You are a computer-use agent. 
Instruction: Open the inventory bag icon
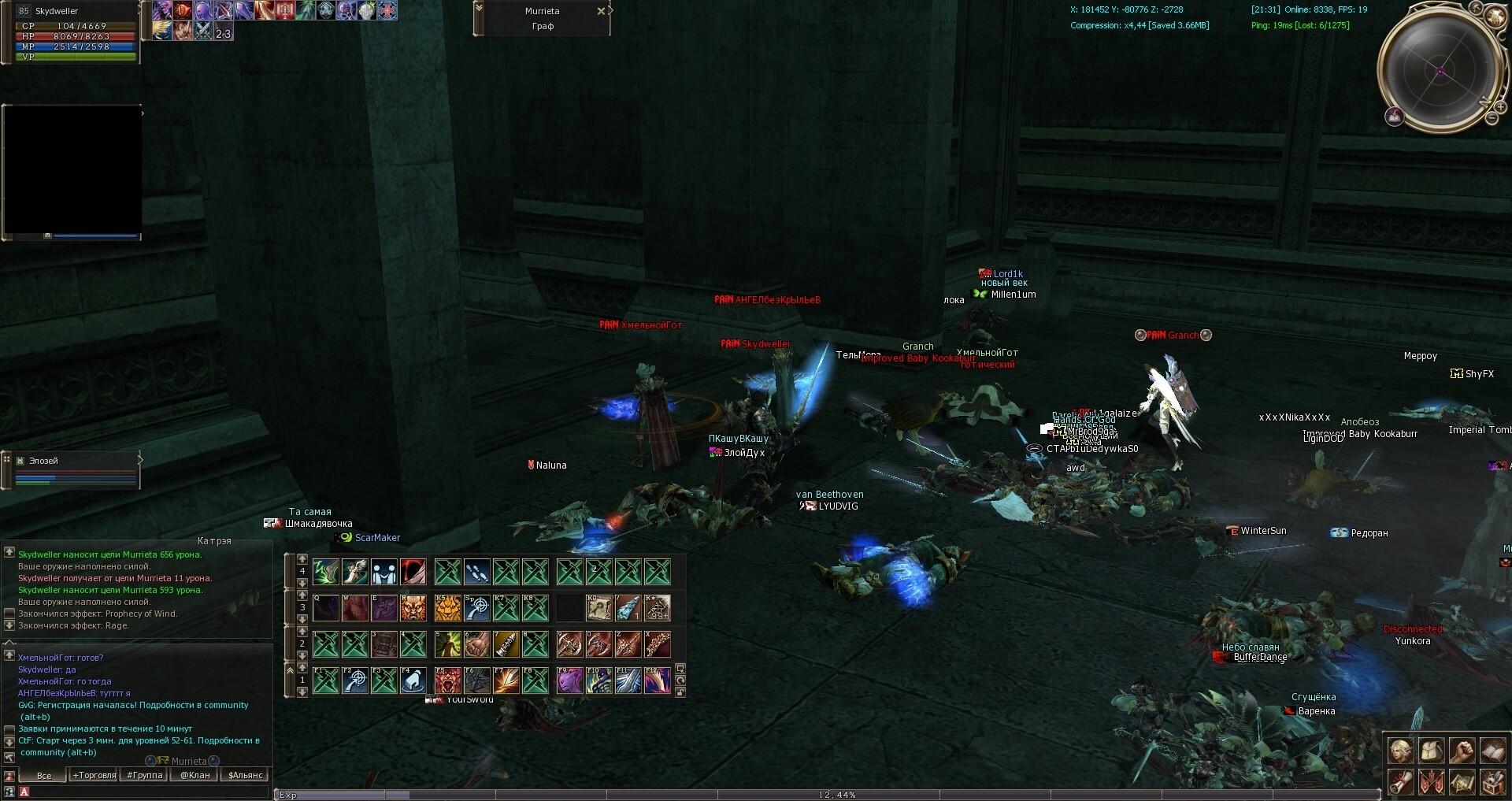click(x=1431, y=751)
